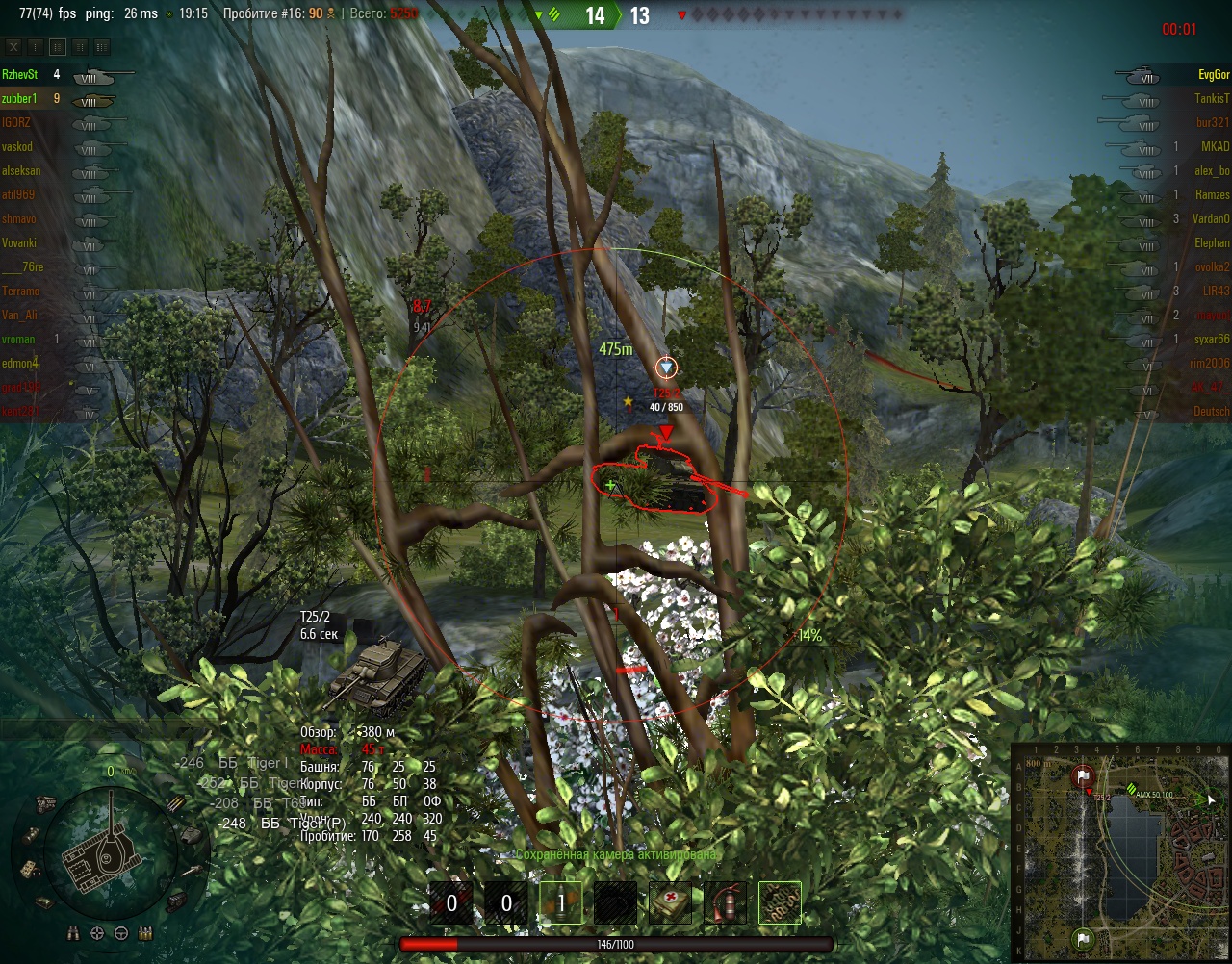Click the engine module icon on damage panel
This screenshot has height=964, width=1232.
(45, 802)
